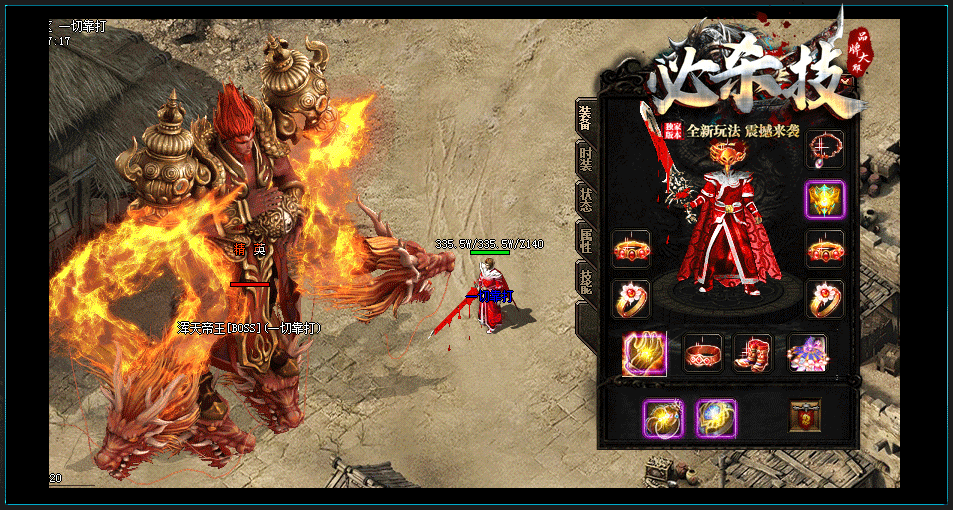Select the purple gem charm slot
This screenshot has height=510, width=953.
[x=806, y=353]
